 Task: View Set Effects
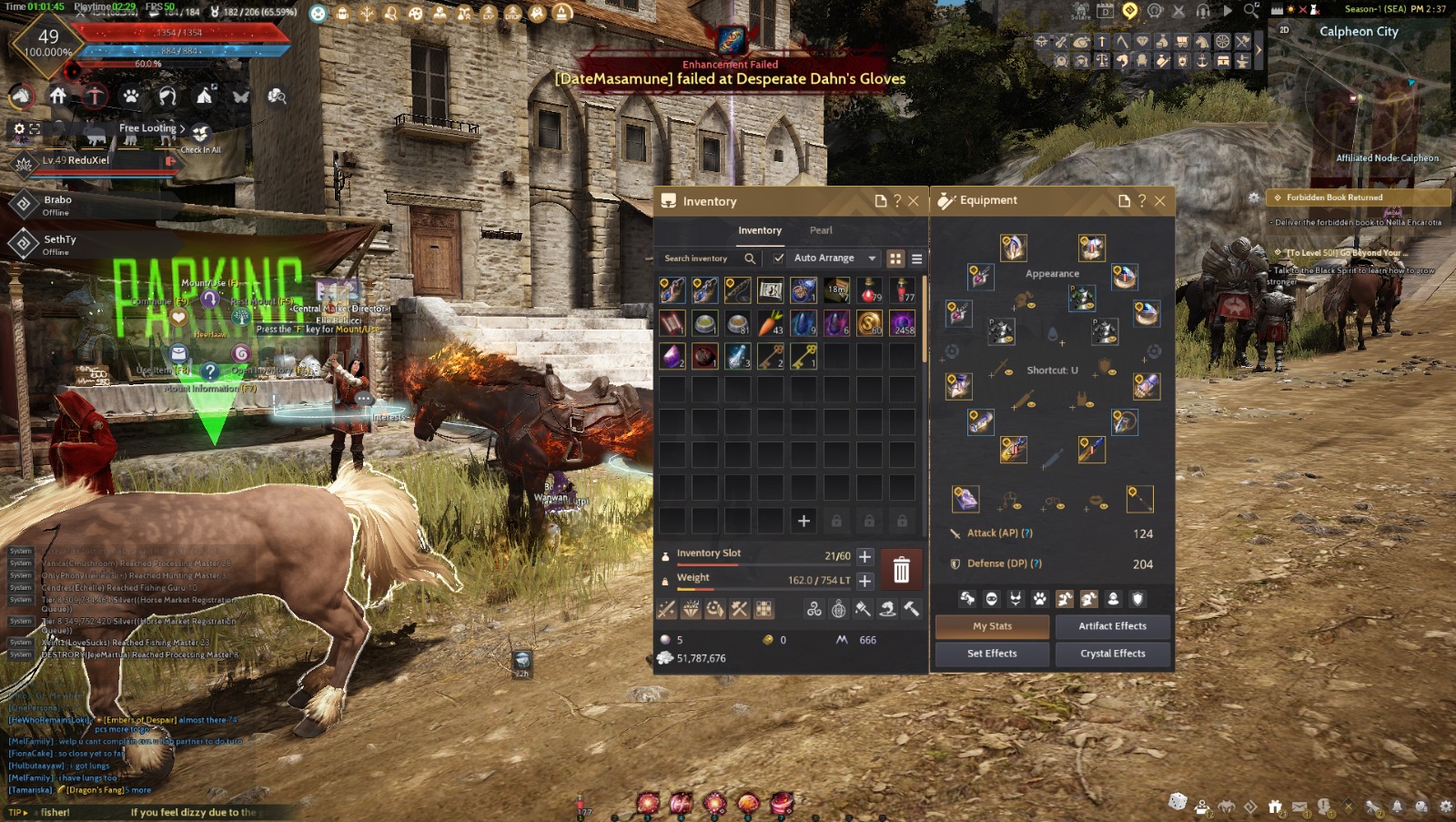tap(992, 654)
